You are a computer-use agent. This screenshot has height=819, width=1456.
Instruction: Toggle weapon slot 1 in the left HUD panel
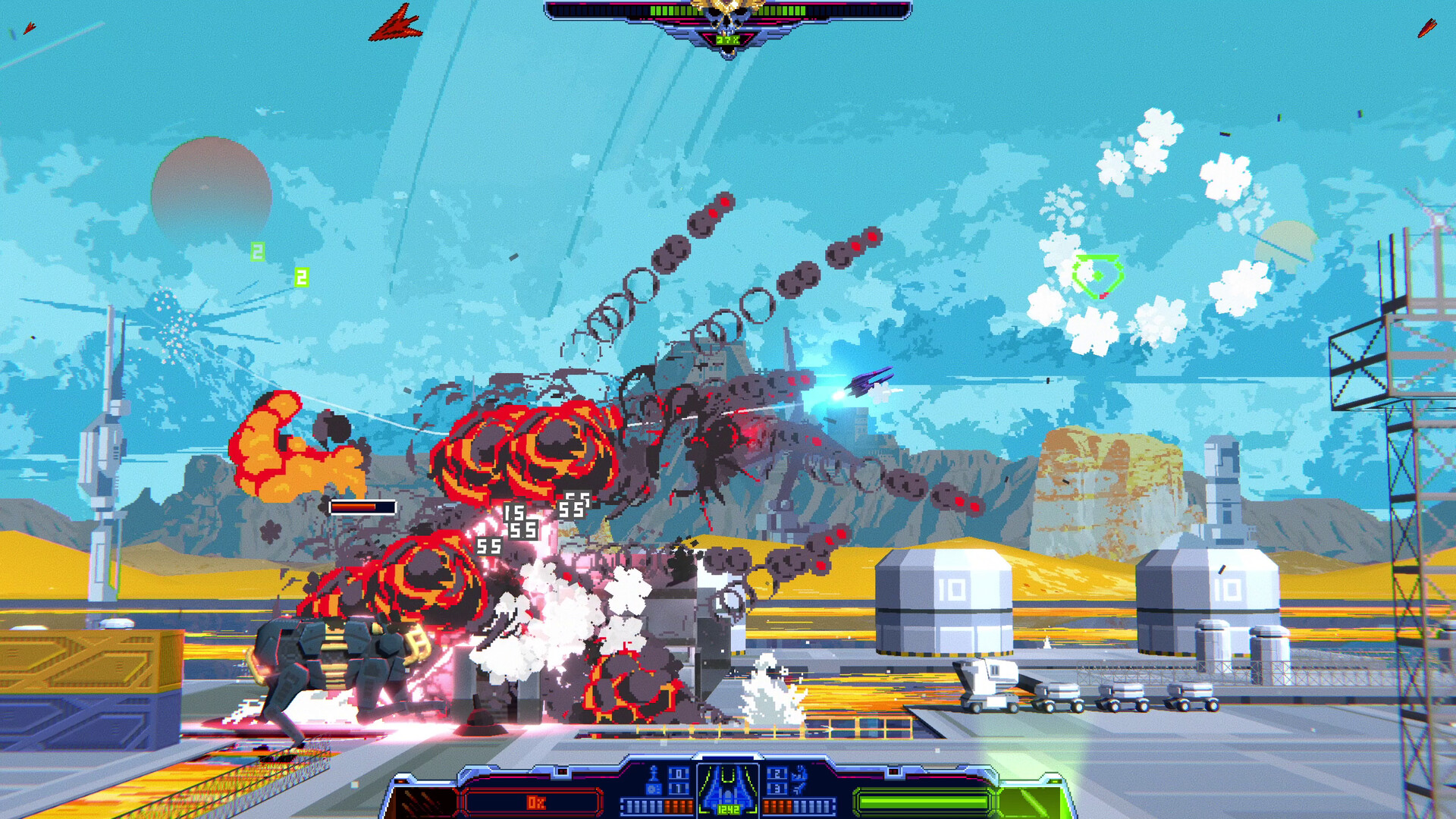click(x=678, y=789)
